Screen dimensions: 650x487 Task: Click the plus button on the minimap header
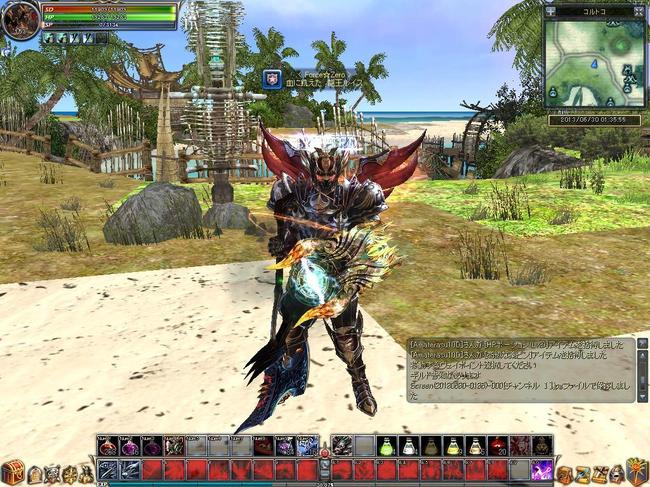(552, 12)
